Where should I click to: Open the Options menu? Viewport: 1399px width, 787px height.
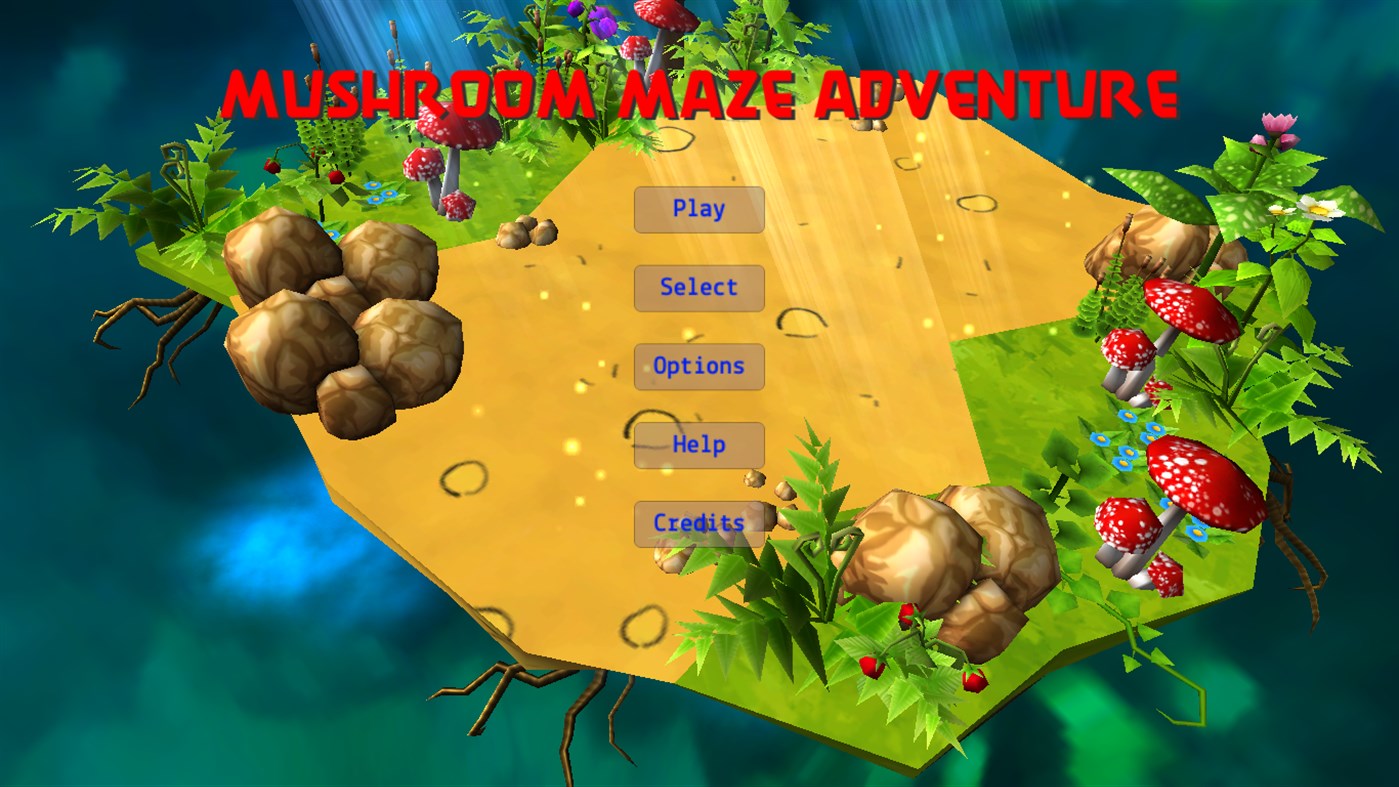point(699,366)
